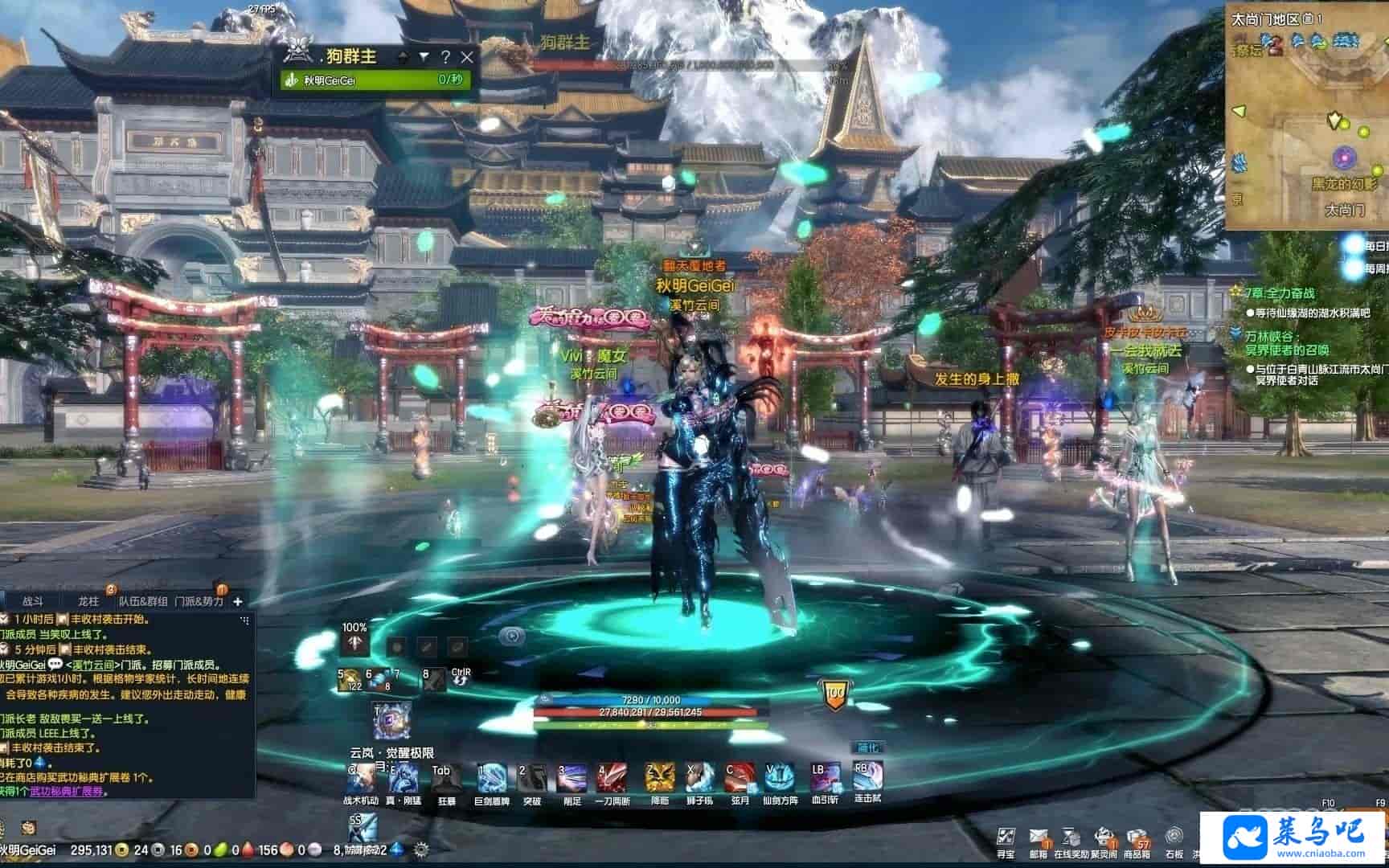
Task: Switch chat to the 战斗 tab
Action: coord(33,601)
